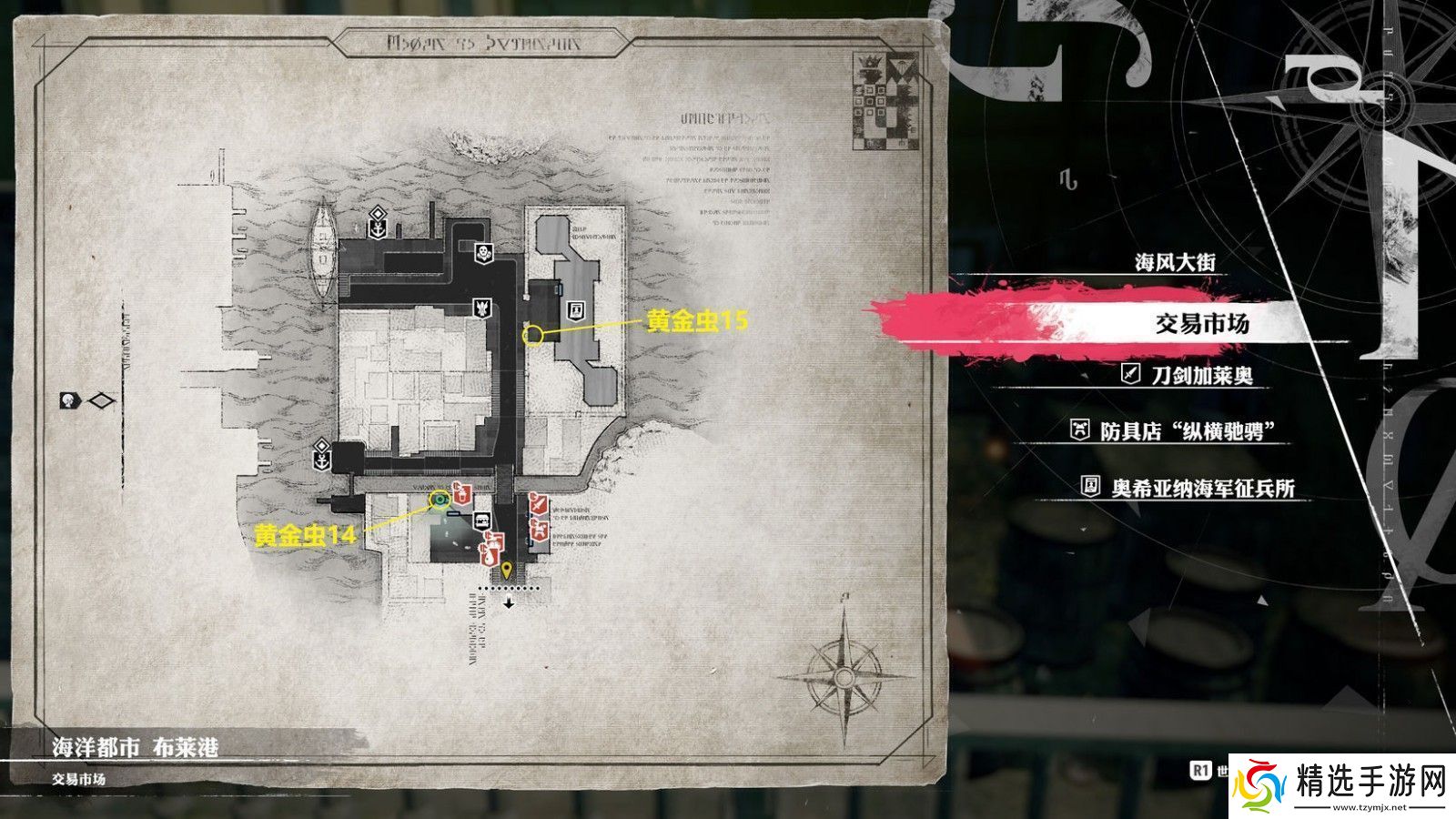Click the anchor marker on the lower dock
Screen dimensions: 1456x819
321,451
